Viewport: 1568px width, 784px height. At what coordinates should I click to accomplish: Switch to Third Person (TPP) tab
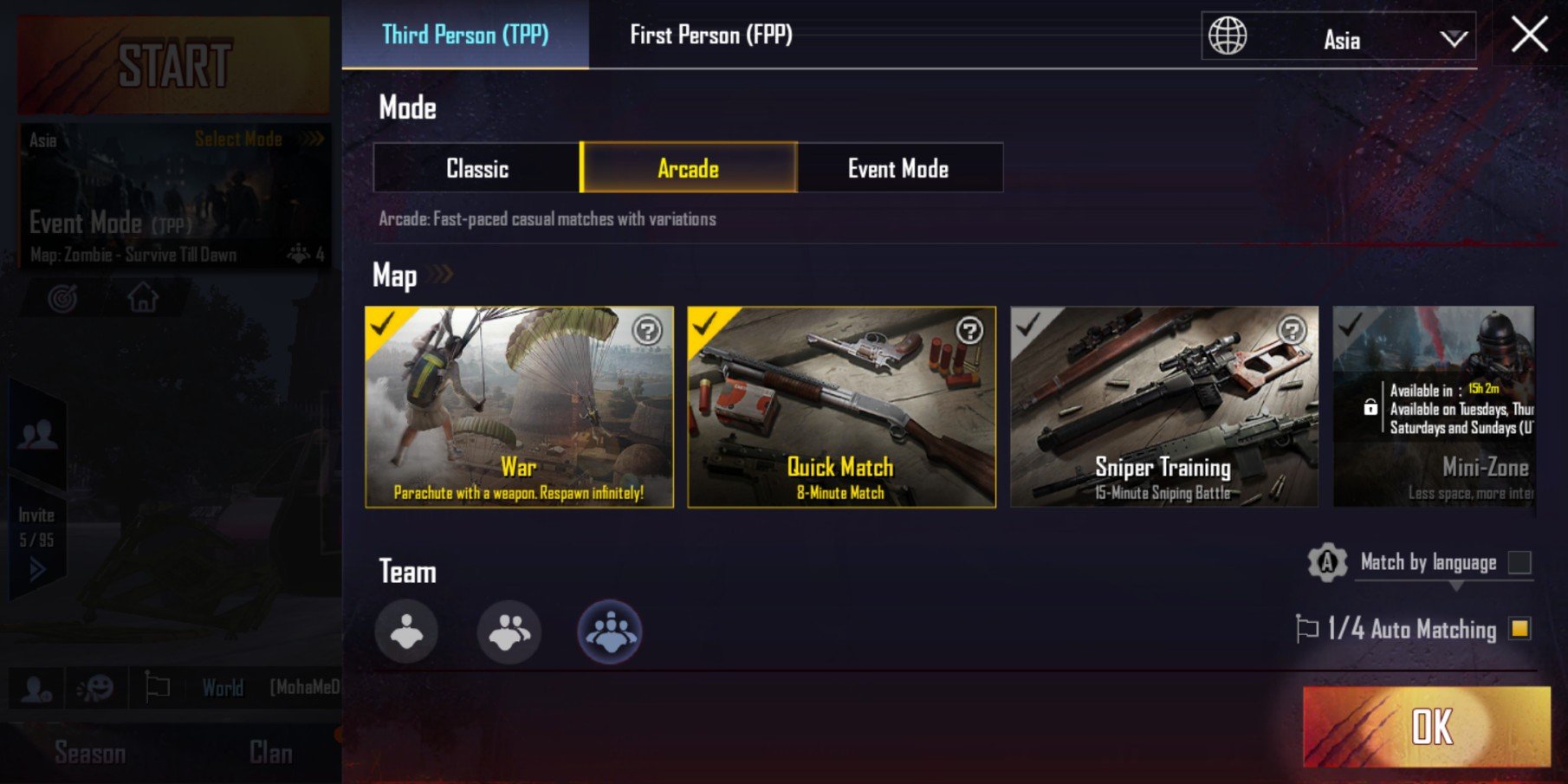click(x=465, y=35)
